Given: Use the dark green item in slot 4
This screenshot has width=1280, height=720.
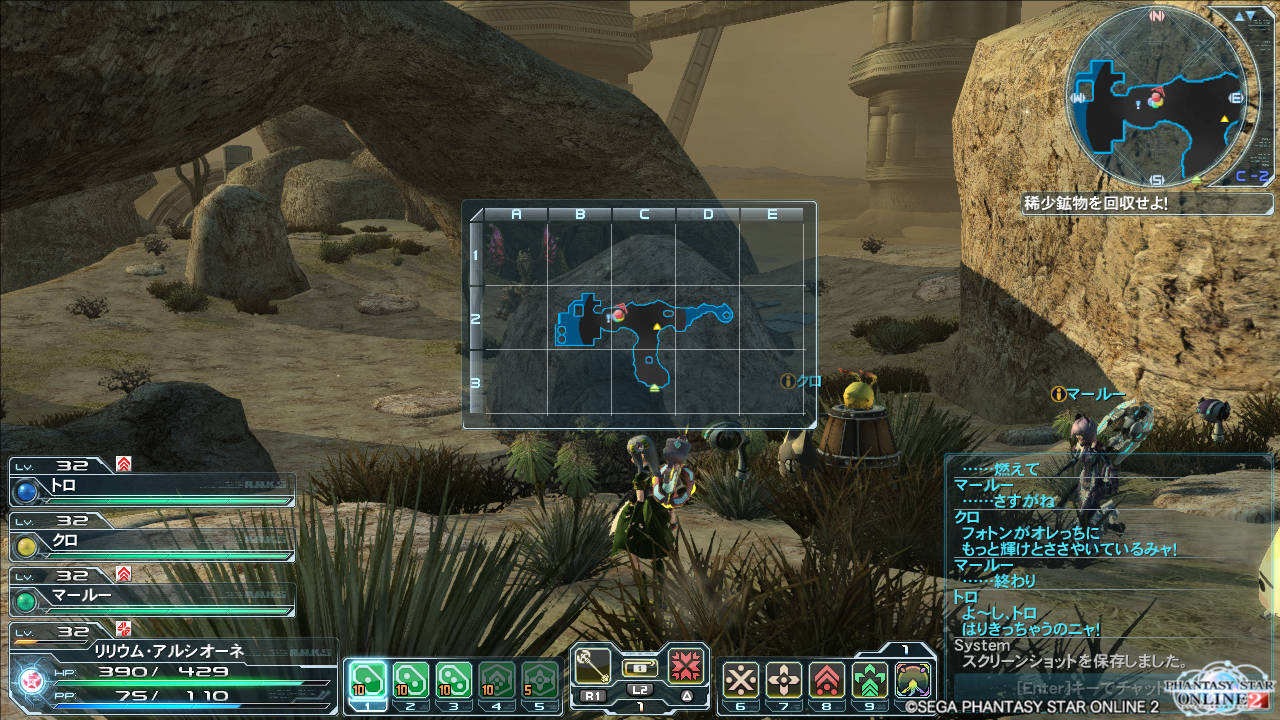Looking at the screenshot, I should (x=497, y=679).
